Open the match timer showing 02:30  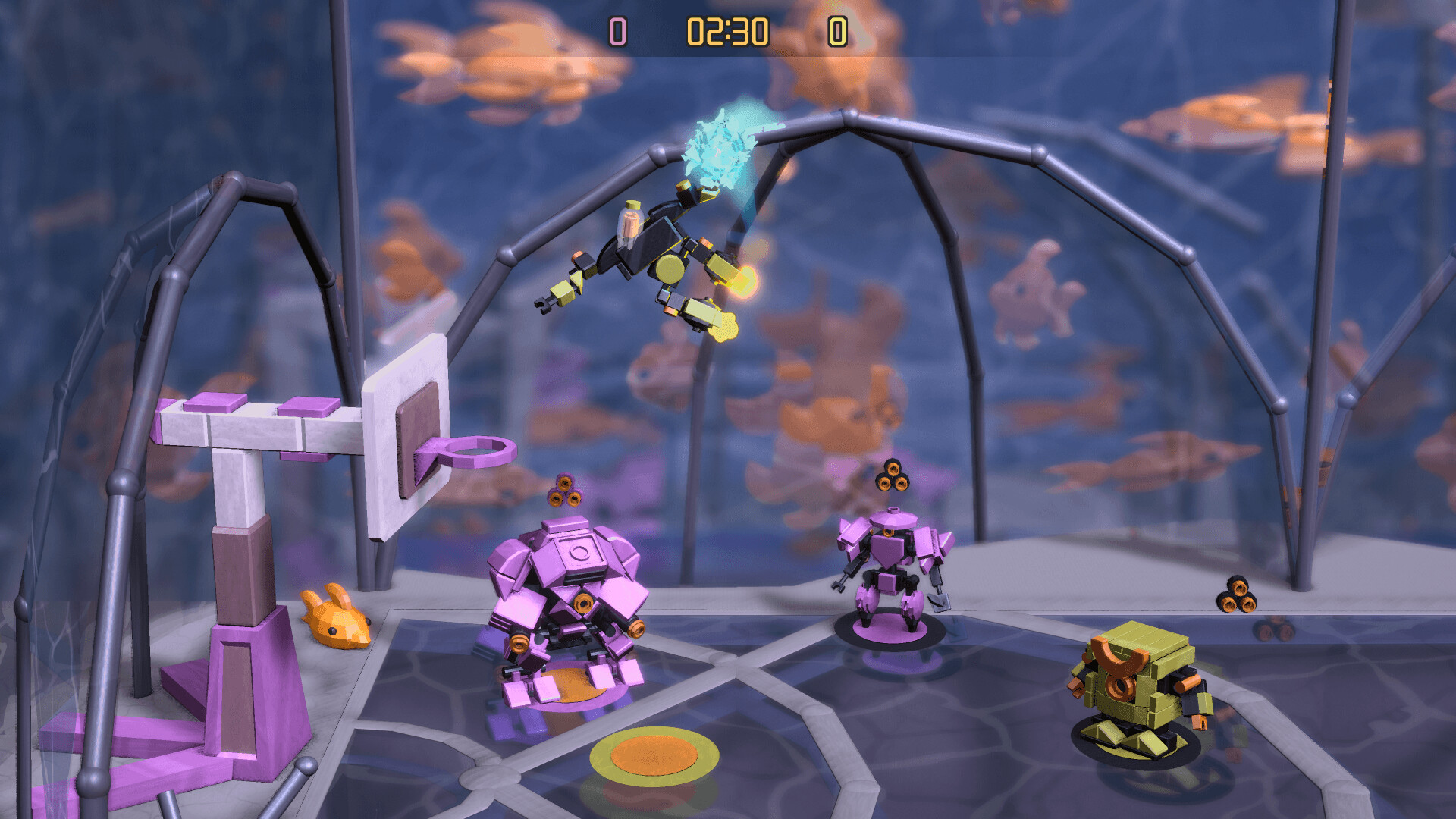(726, 30)
